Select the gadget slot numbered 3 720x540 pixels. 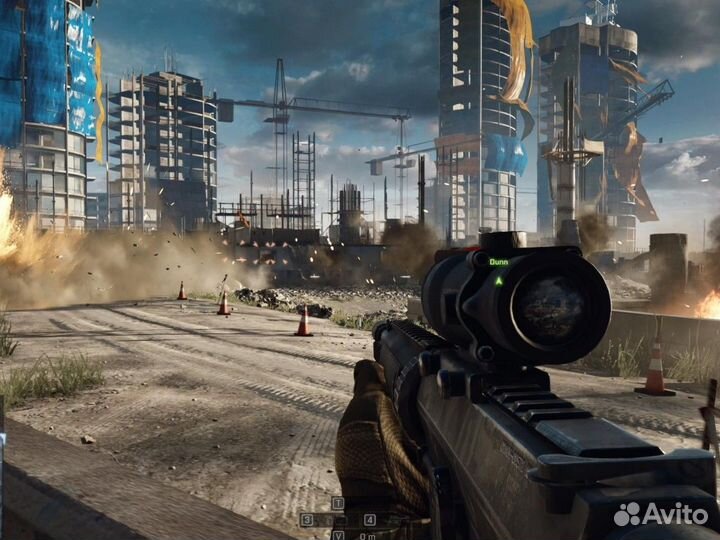coord(307,520)
